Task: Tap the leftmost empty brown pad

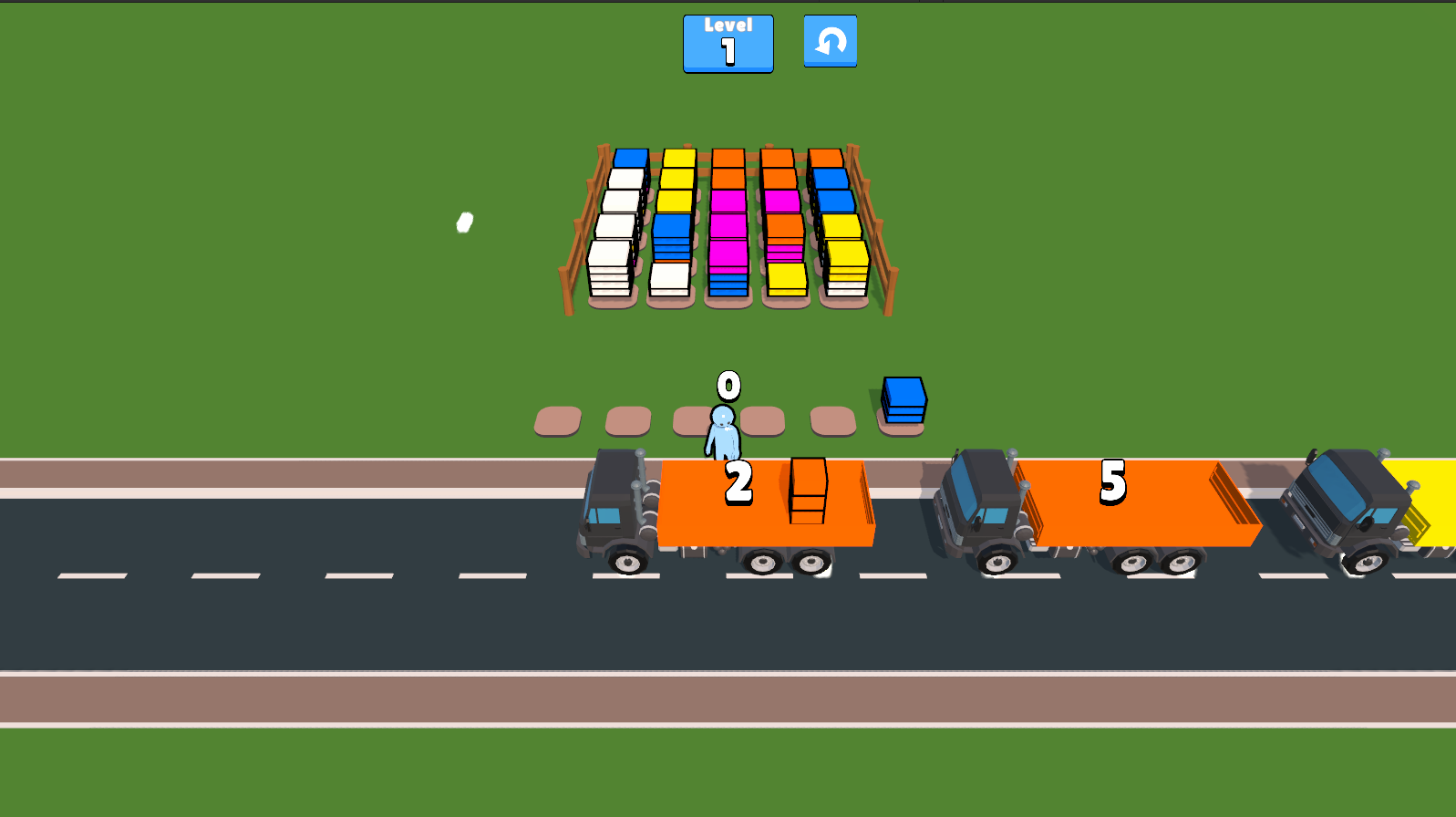Action: click(556, 419)
